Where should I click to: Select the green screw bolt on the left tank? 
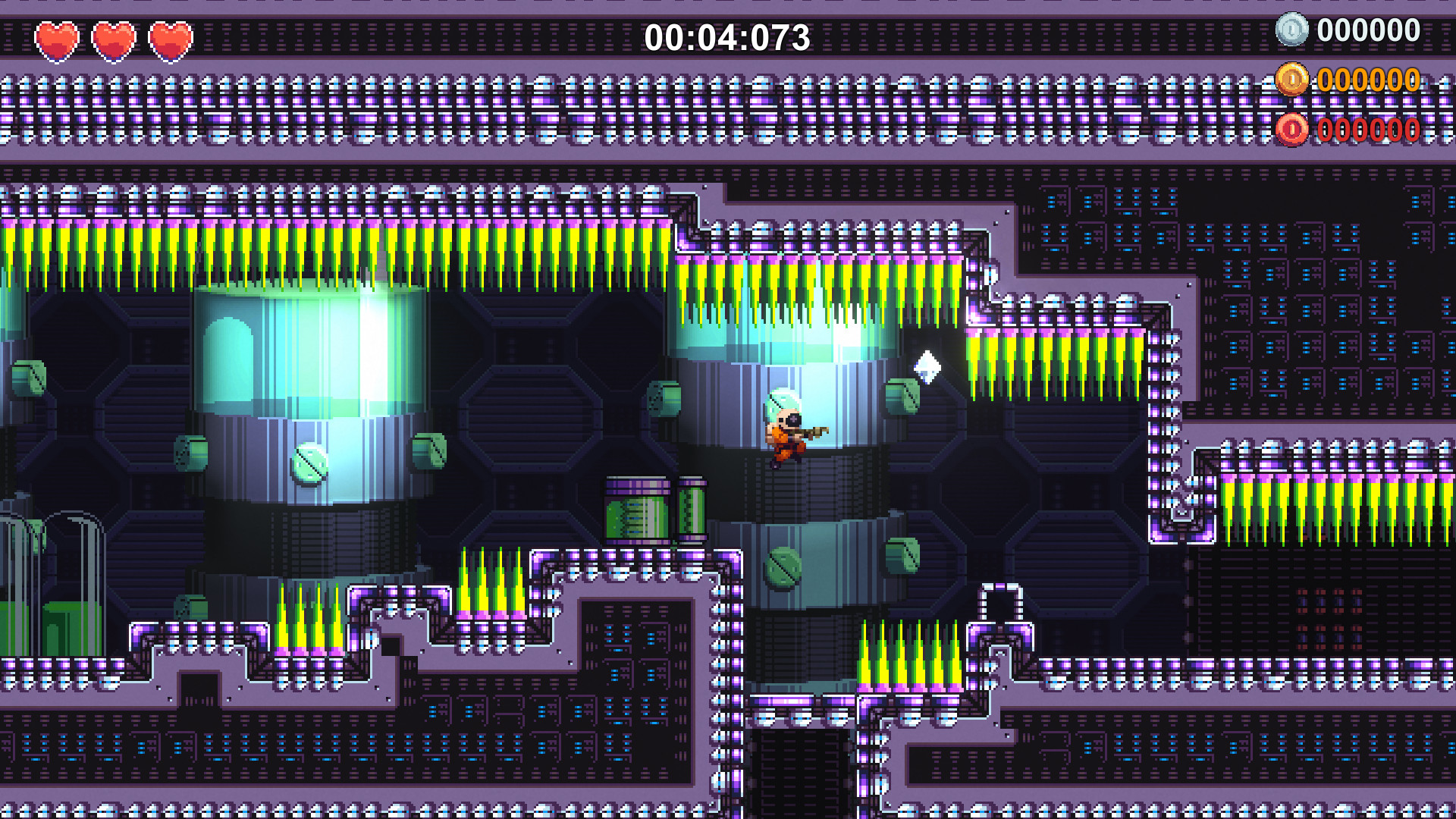307,464
